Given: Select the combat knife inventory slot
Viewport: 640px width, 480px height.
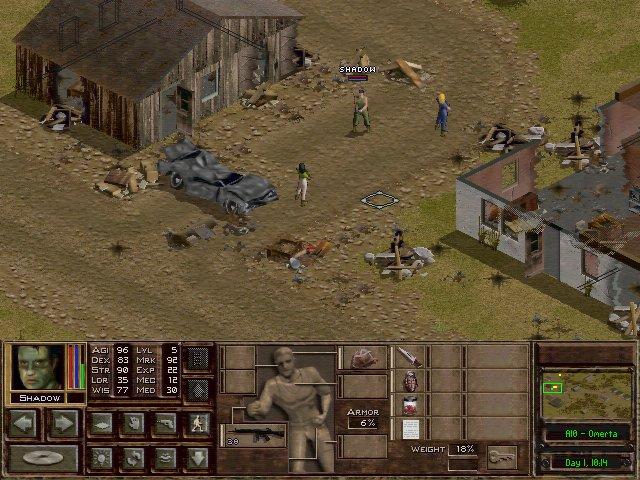Looking at the screenshot, I should [x=409, y=357].
